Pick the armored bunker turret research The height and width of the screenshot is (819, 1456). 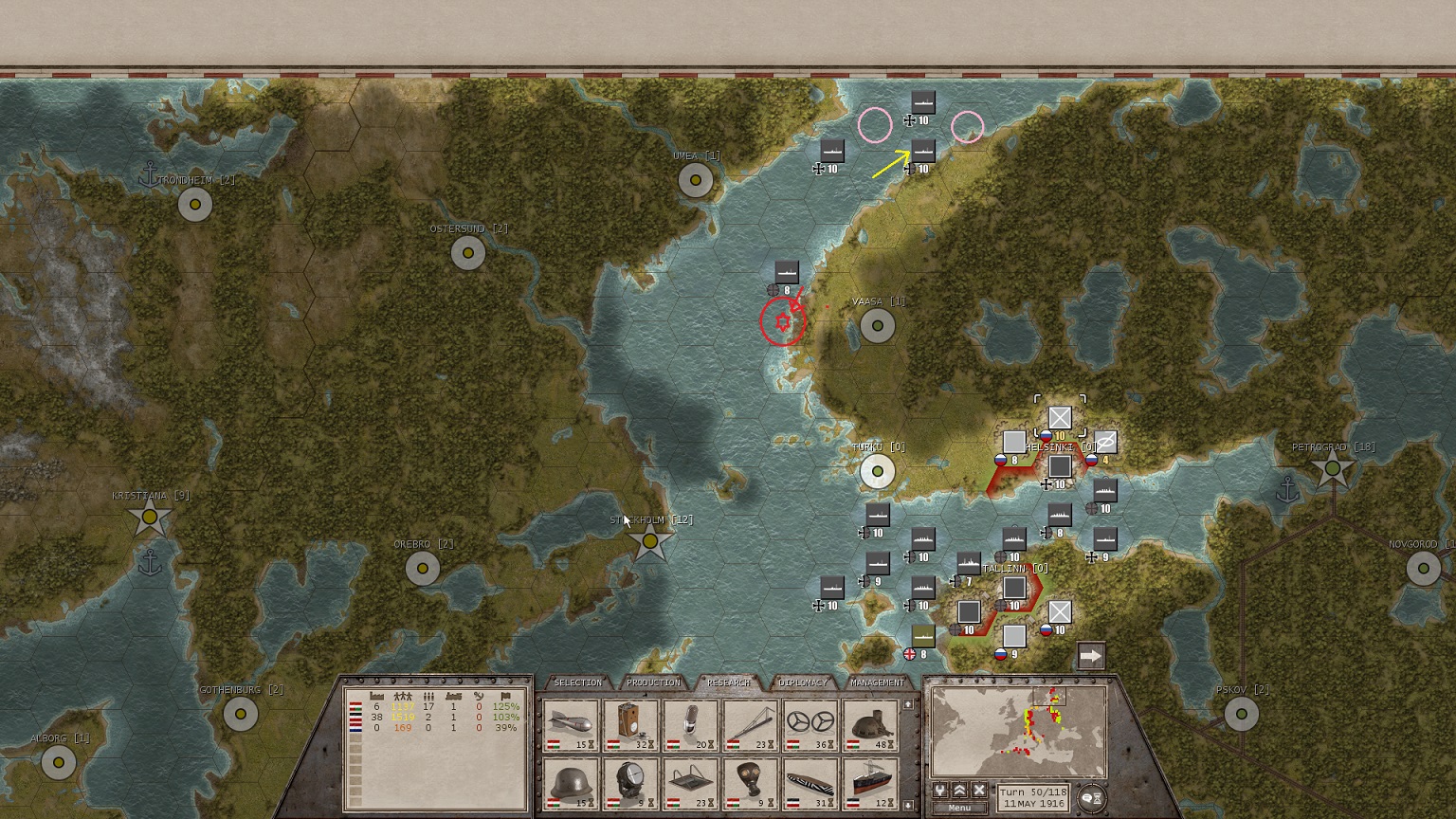pos(870,726)
